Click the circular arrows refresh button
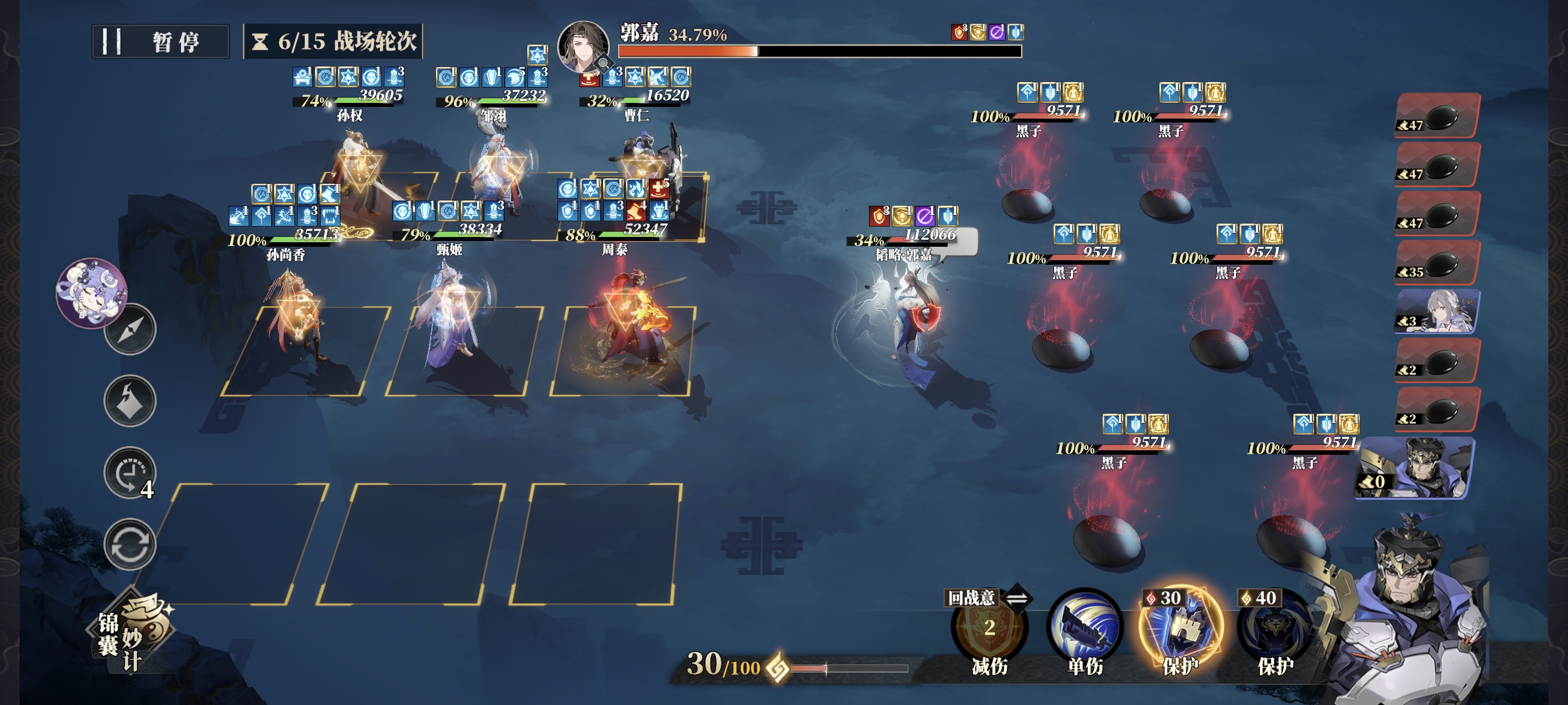 click(130, 544)
